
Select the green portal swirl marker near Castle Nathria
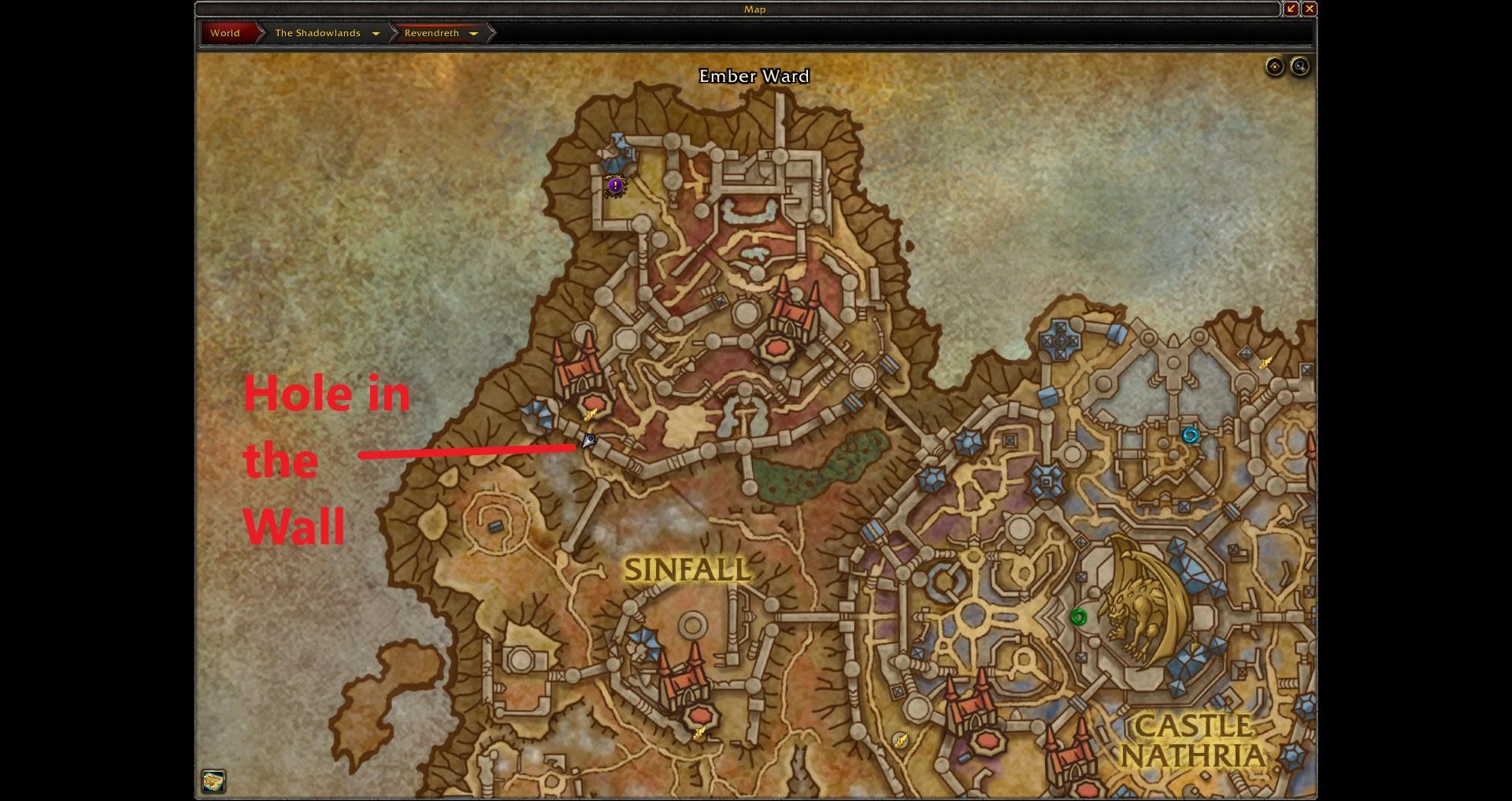[1079, 617]
